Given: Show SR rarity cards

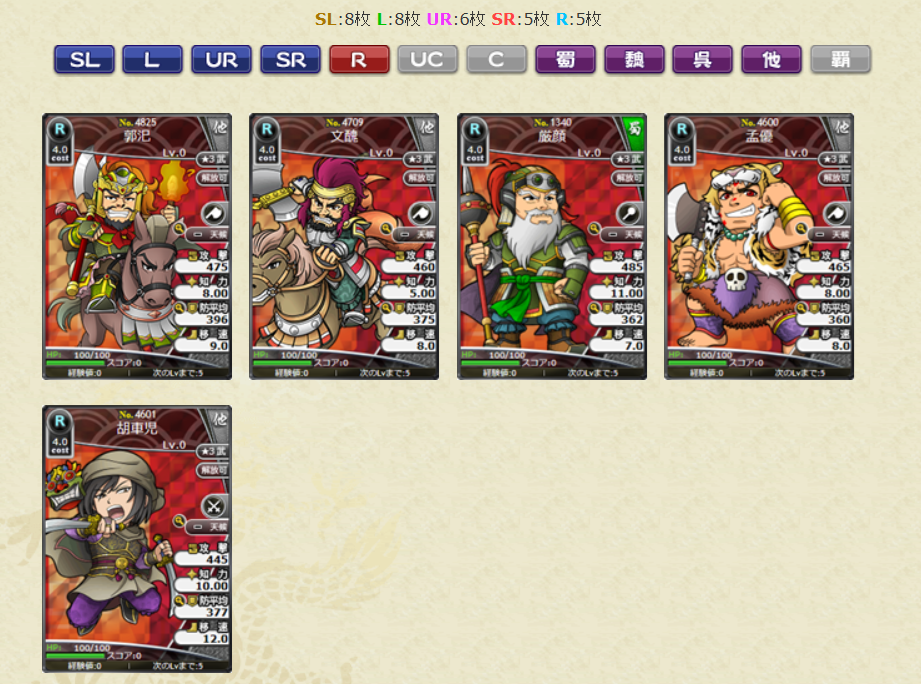Looking at the screenshot, I should point(290,60).
